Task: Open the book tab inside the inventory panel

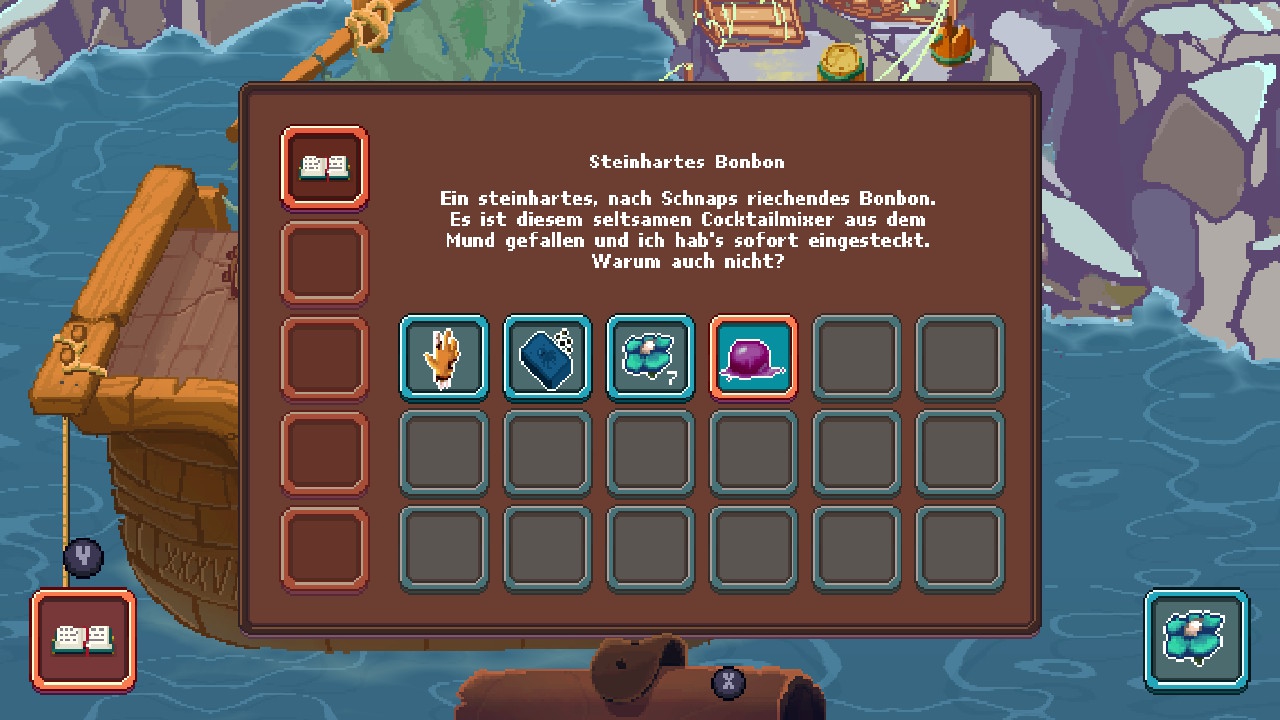Action: 325,167
